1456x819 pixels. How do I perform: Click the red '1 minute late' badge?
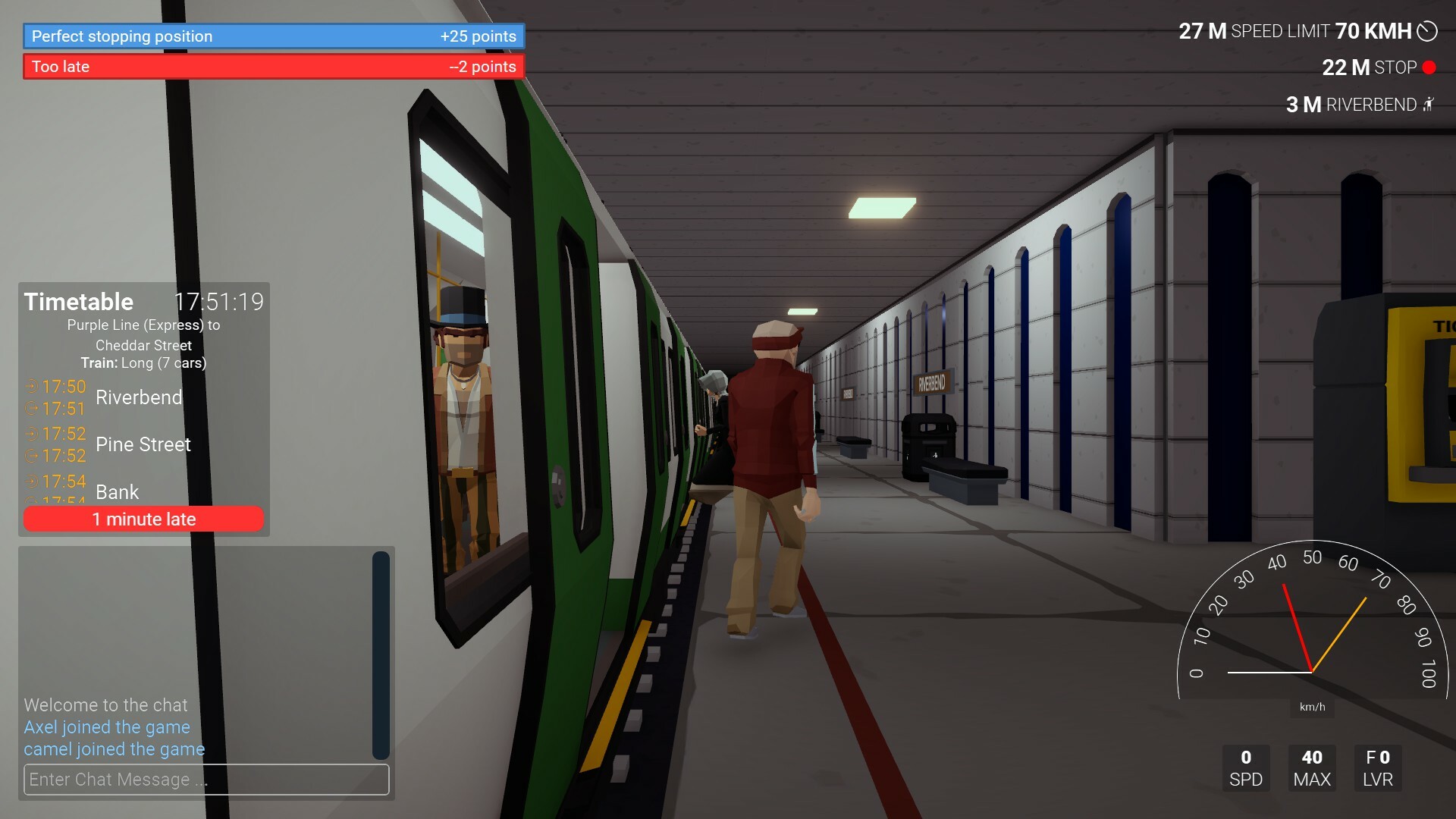pyautogui.click(x=143, y=519)
